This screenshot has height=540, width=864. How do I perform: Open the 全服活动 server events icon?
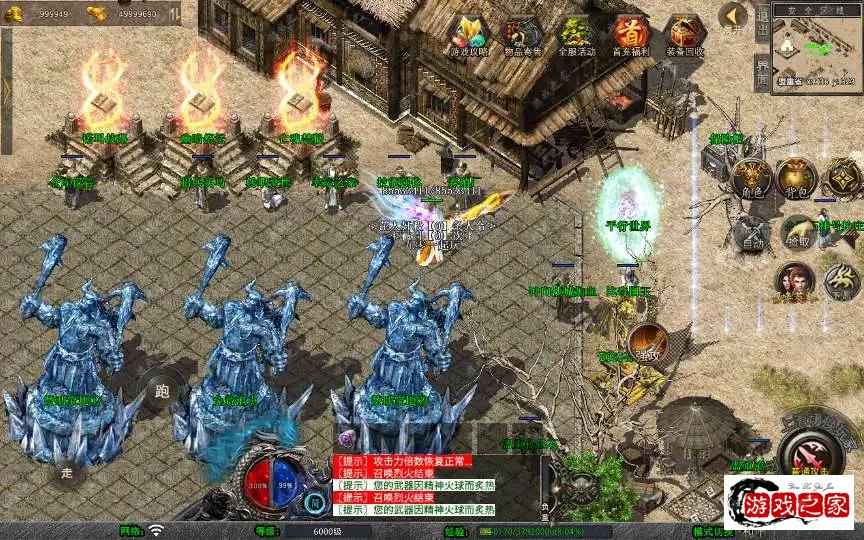(x=576, y=36)
